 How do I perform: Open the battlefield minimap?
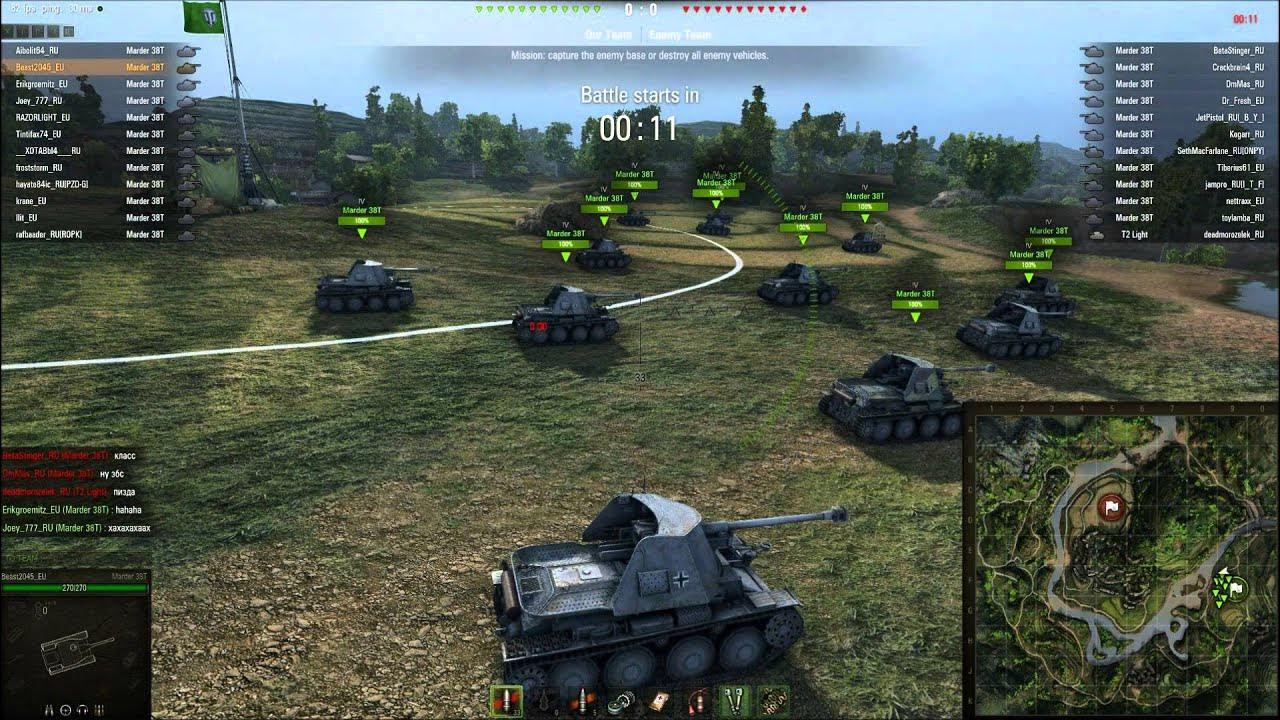pyautogui.click(x=1120, y=560)
